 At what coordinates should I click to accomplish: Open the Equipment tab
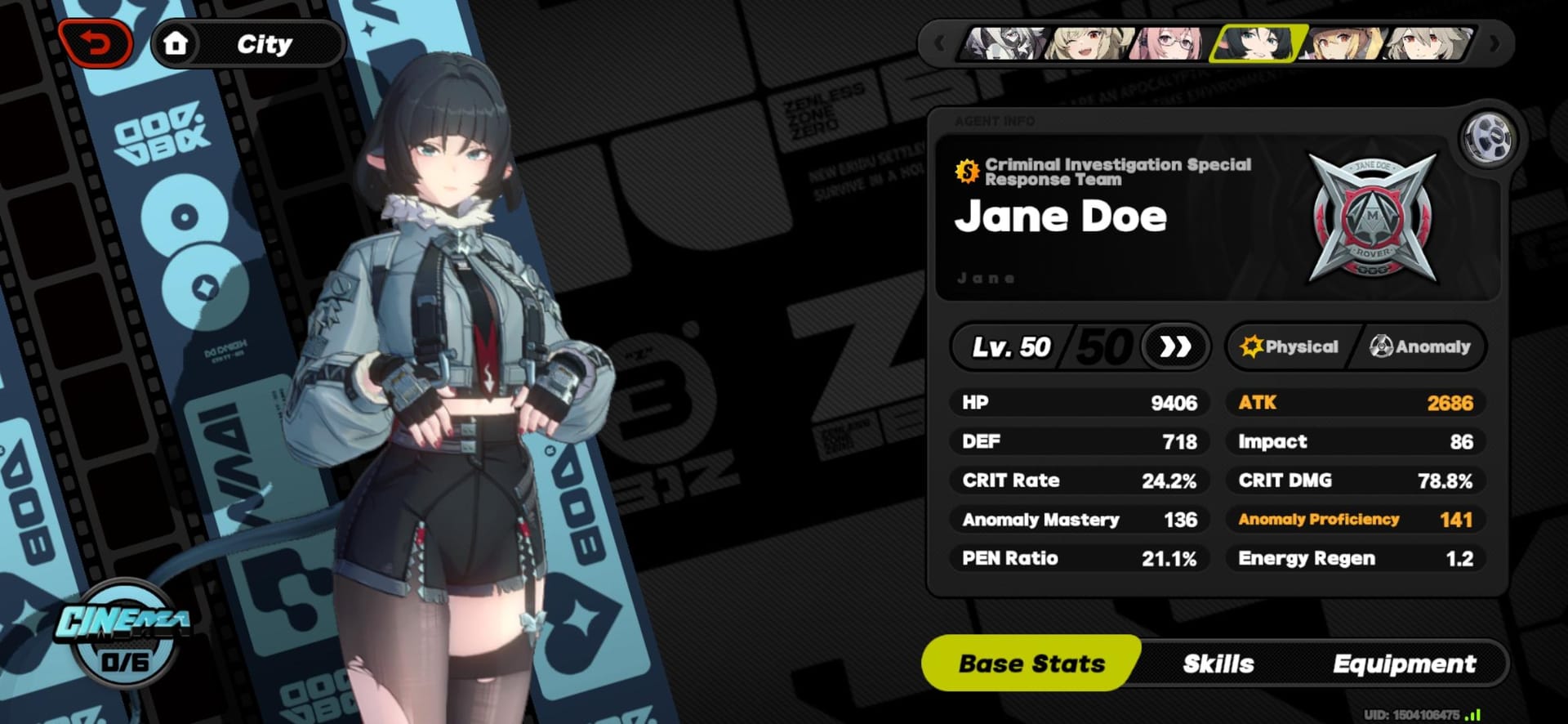[1405, 664]
